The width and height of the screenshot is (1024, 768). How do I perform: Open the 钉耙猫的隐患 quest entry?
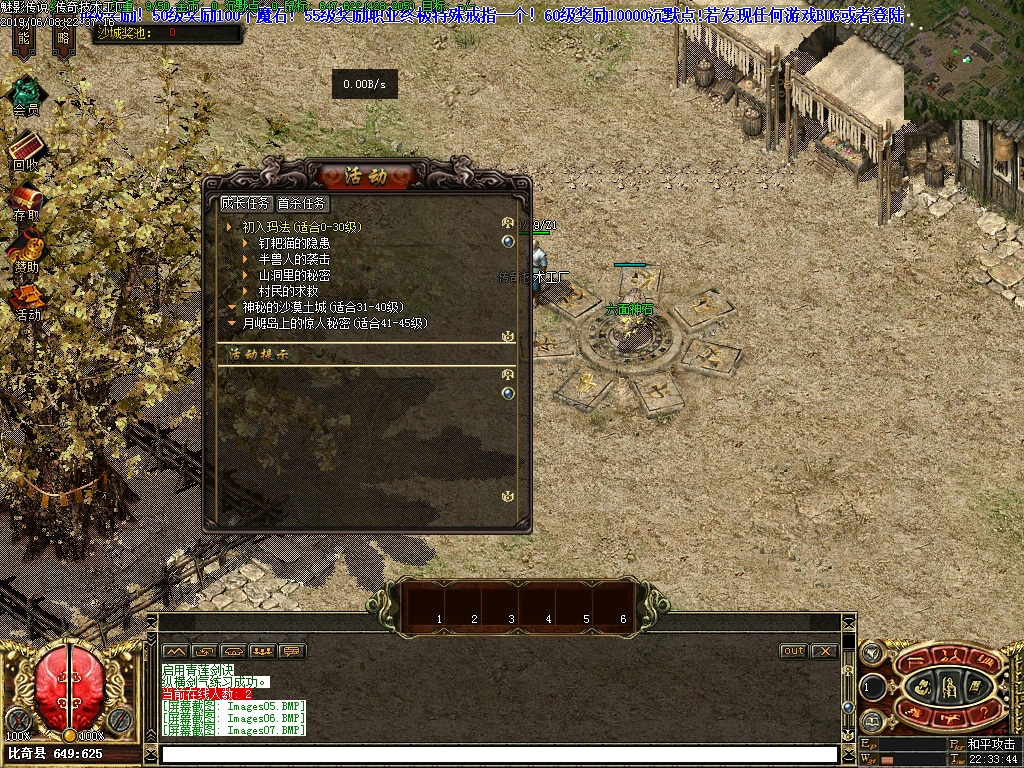click(294, 243)
